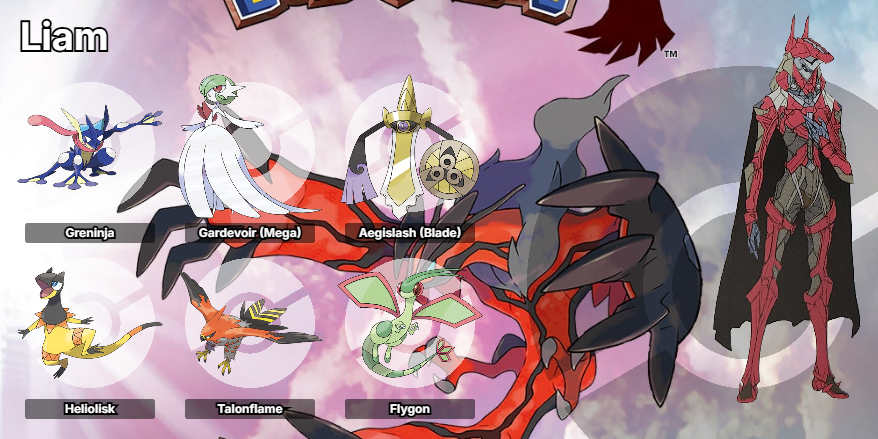Click the "Greninja" name label
Viewport: 878px width, 439px height.
coord(90,233)
